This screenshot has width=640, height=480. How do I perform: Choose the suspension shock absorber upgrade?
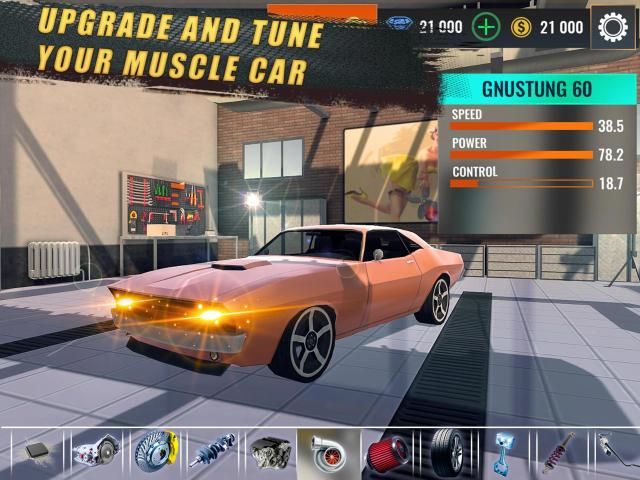tap(561, 452)
